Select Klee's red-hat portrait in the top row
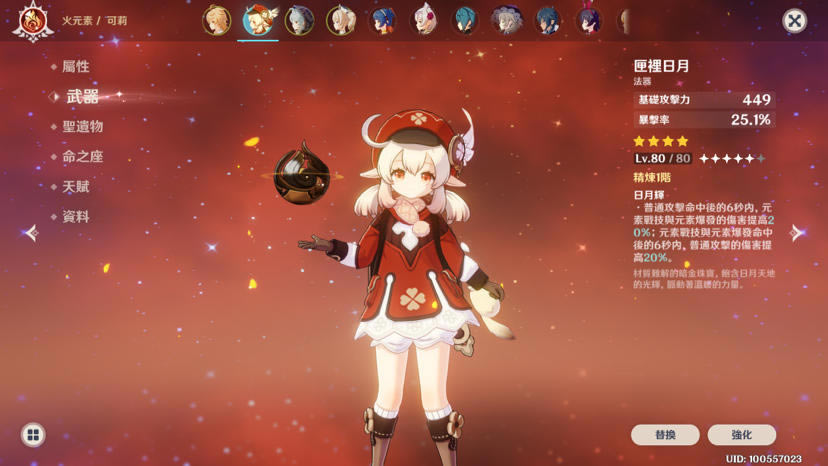The width and height of the screenshot is (828, 466). tap(258, 20)
